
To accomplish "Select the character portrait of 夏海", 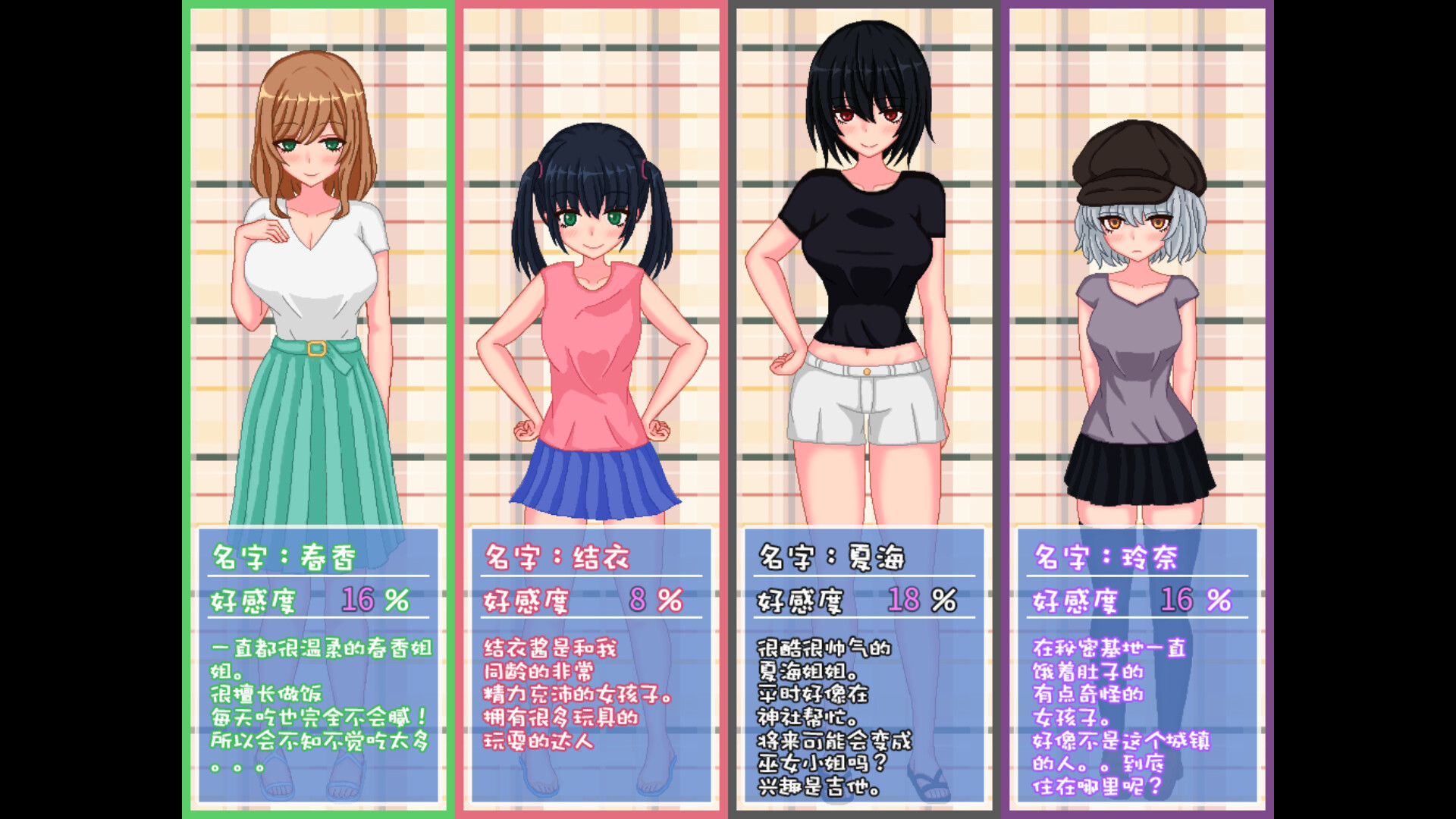I will coord(864,265).
